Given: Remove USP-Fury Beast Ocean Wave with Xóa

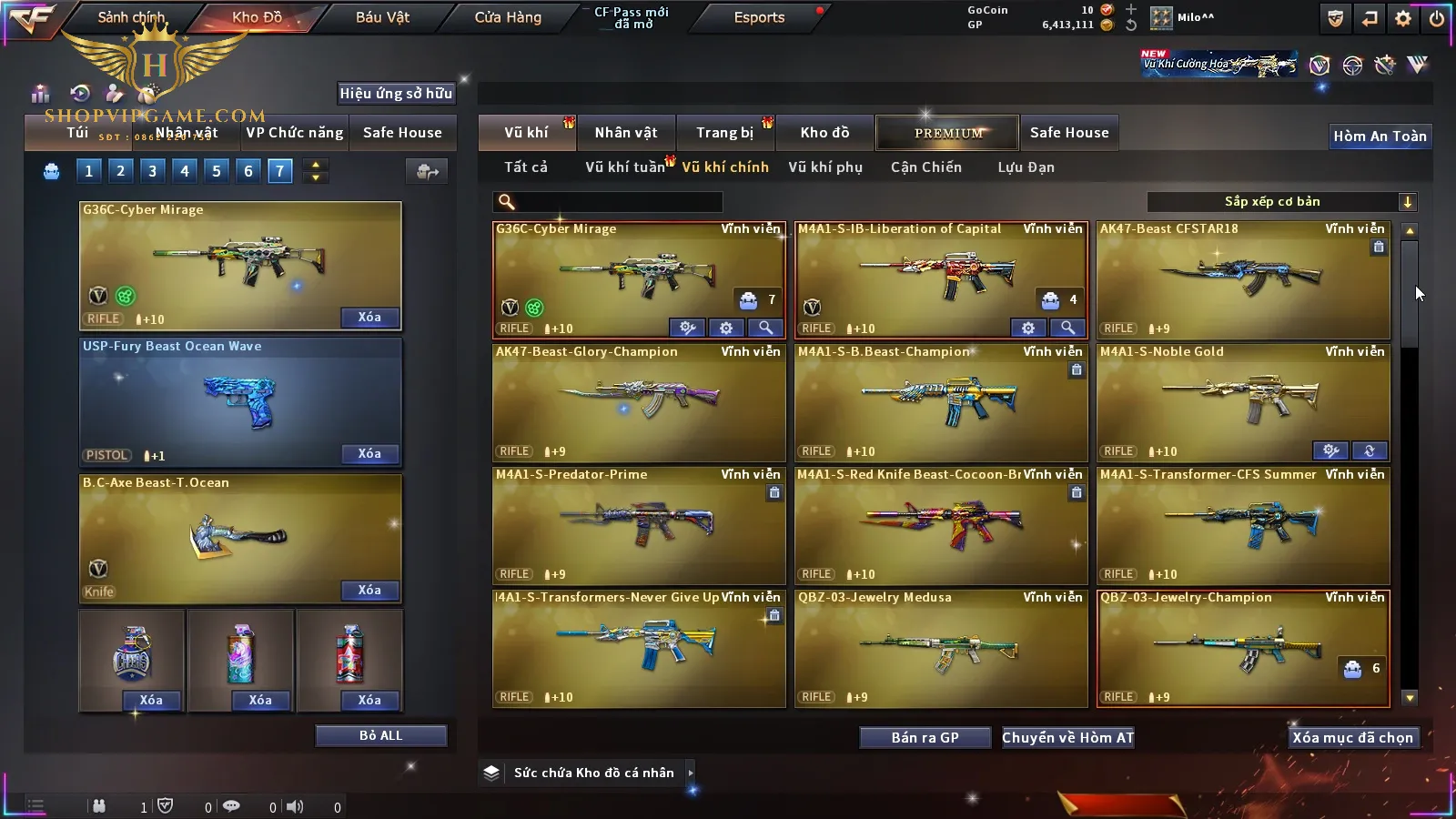Looking at the screenshot, I should pyautogui.click(x=369, y=453).
